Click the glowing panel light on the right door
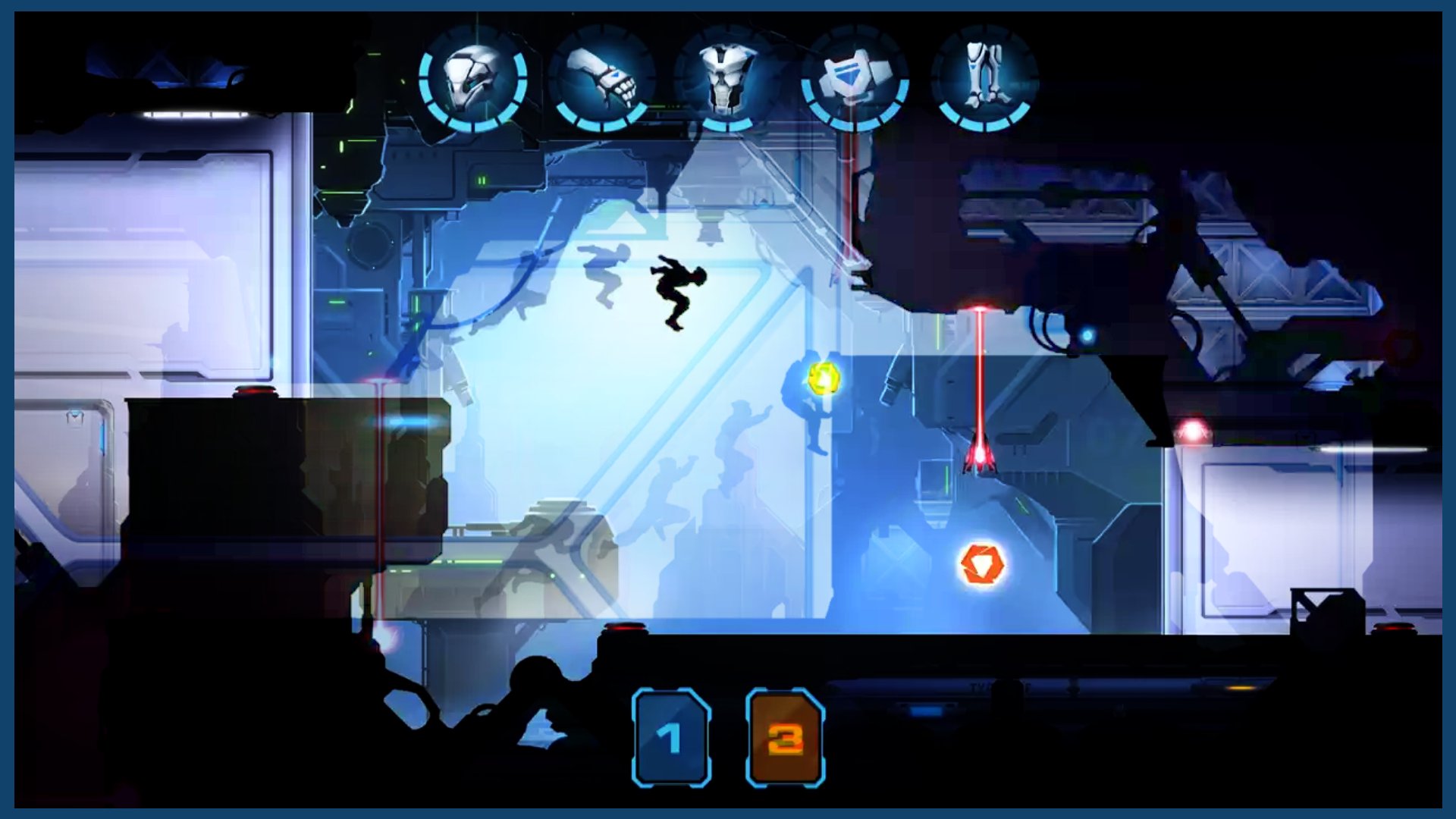Screen dimensions: 1456x819 coord(1374,449)
